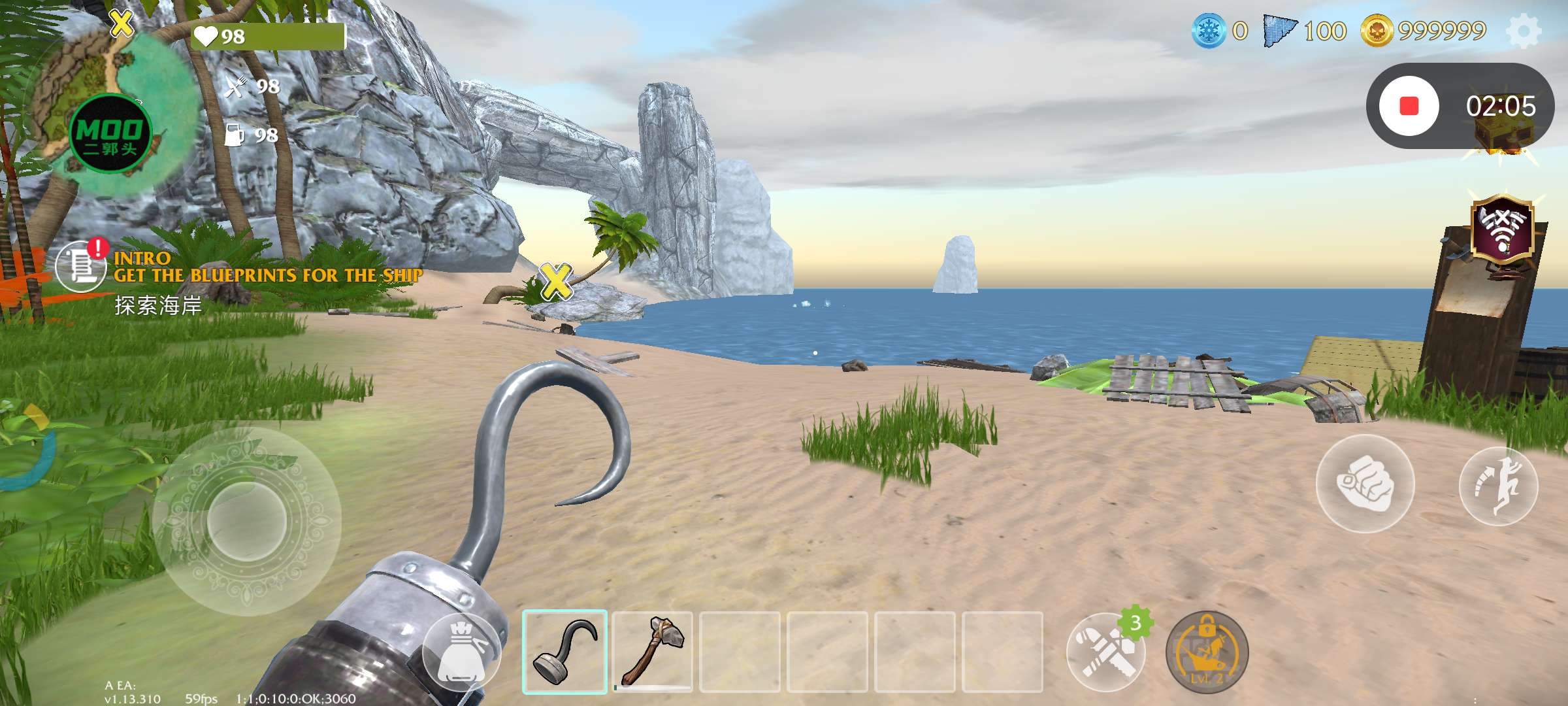Open the gear settings menu
This screenshot has width=1568, height=706.
[x=1524, y=31]
